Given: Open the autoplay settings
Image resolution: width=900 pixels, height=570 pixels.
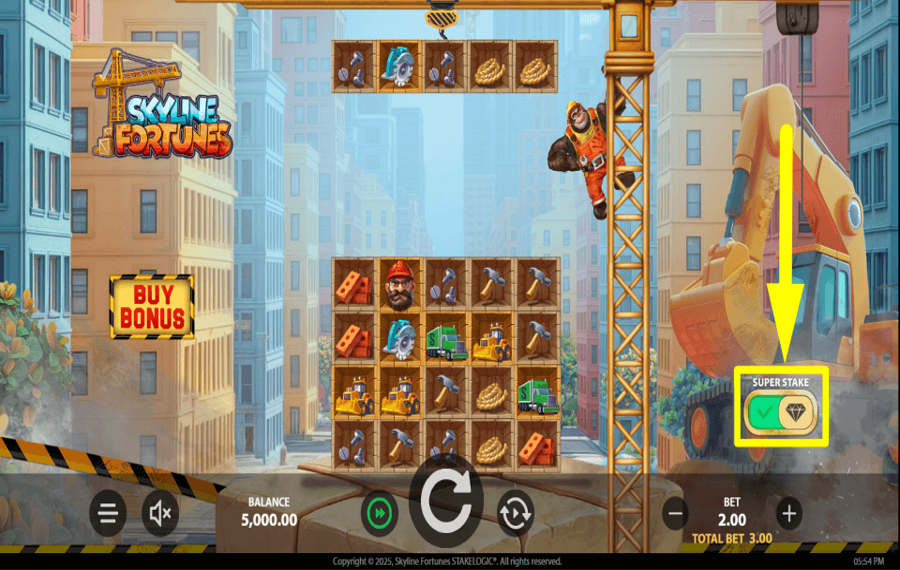Looking at the screenshot, I should click(x=516, y=514).
